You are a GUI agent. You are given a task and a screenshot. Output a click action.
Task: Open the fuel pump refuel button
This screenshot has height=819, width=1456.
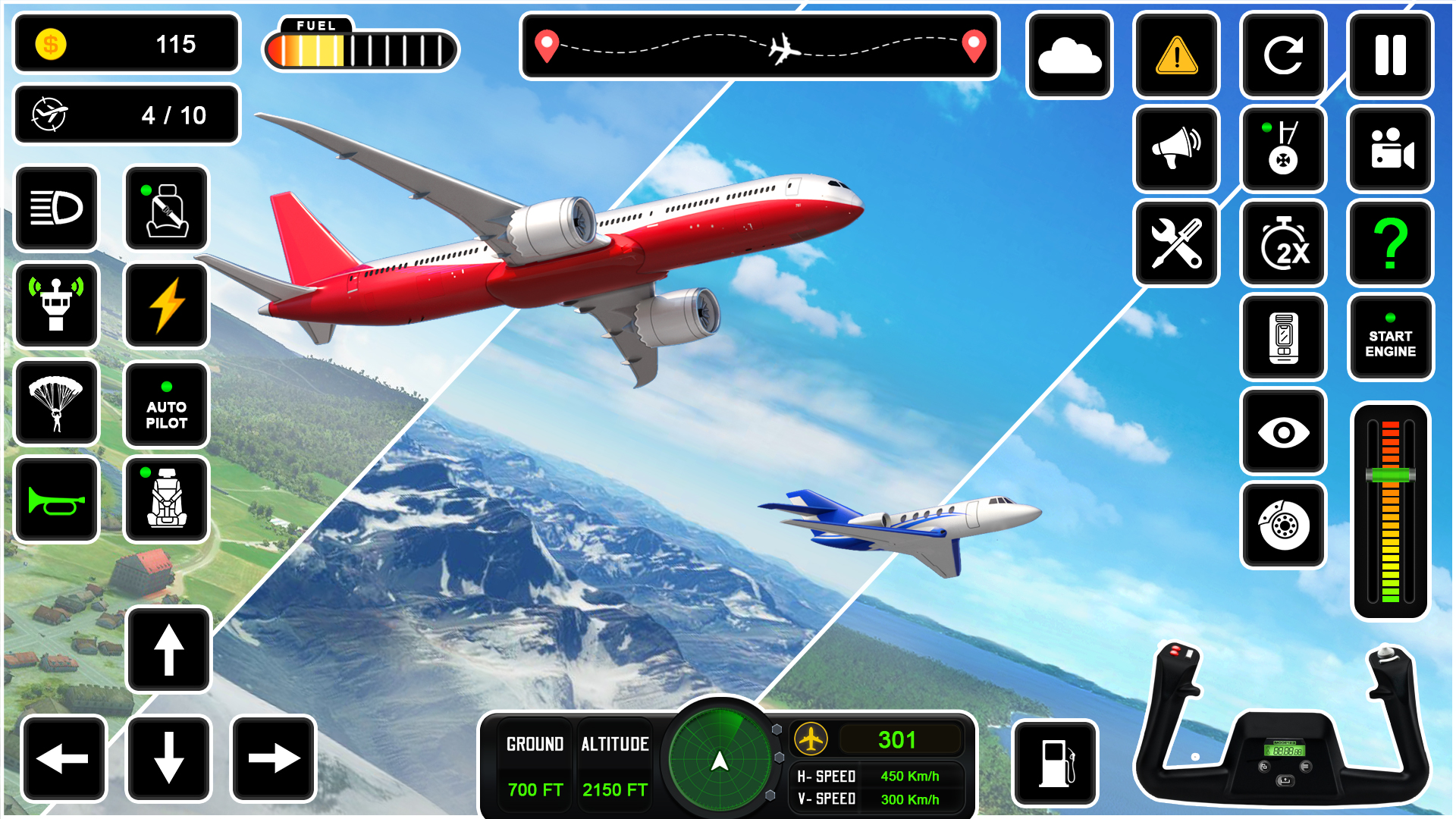pos(1057,761)
